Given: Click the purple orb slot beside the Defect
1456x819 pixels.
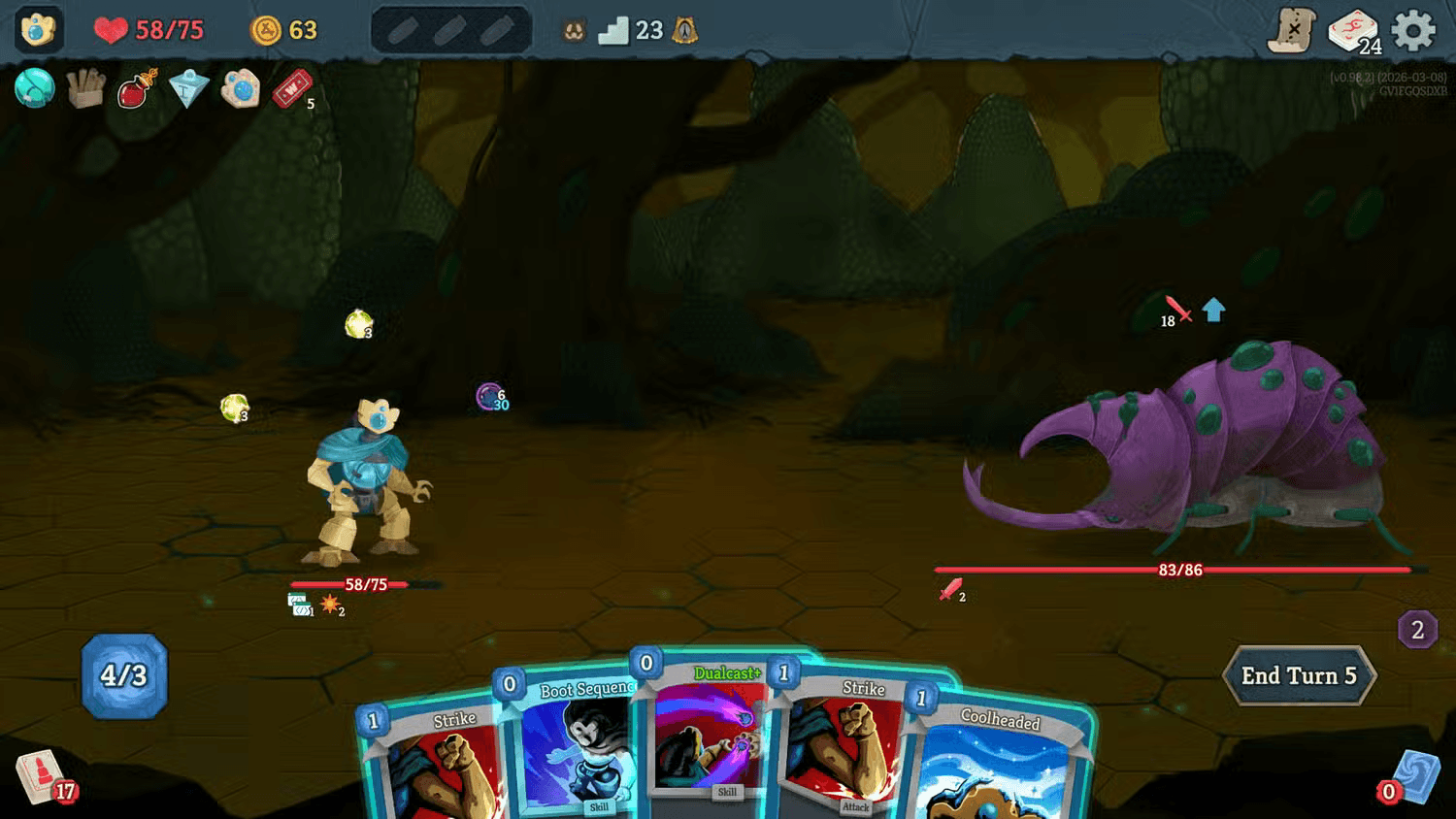Looking at the screenshot, I should pos(486,397).
